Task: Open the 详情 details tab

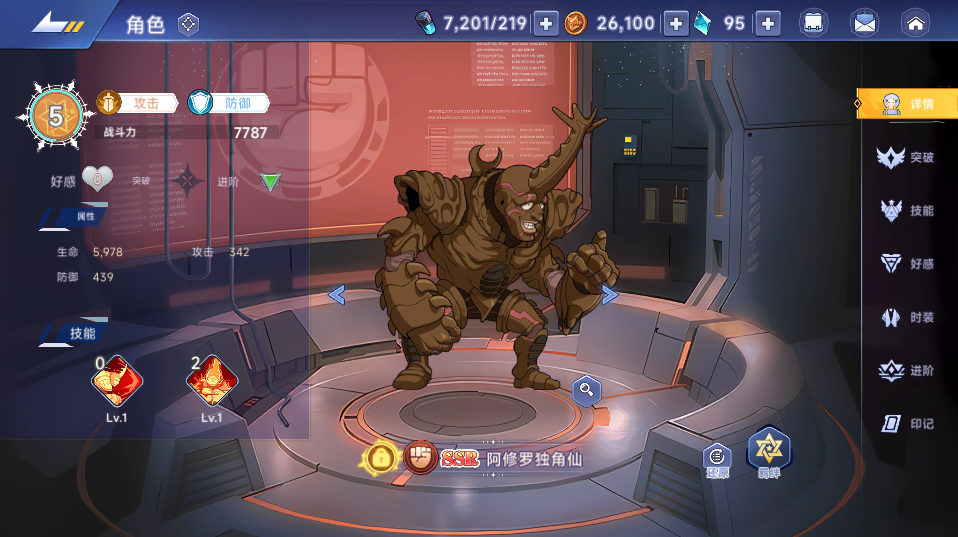Action: point(908,104)
